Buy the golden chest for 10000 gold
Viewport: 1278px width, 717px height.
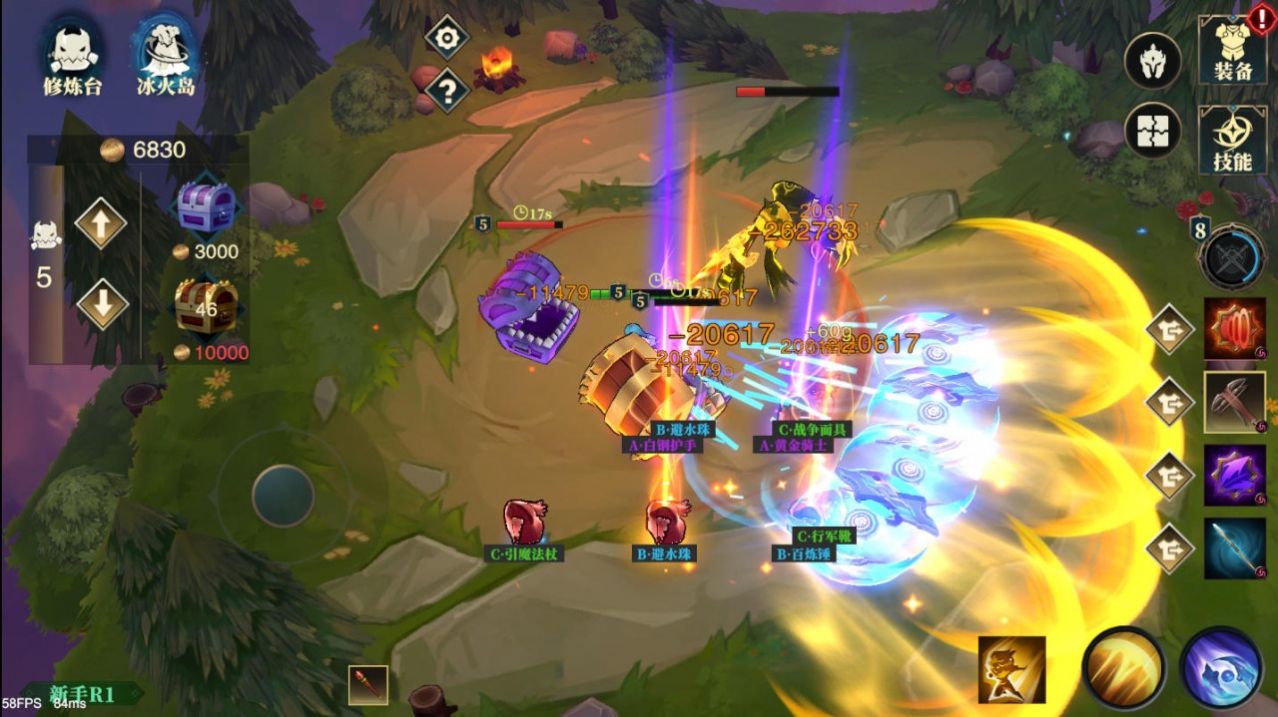[x=206, y=308]
